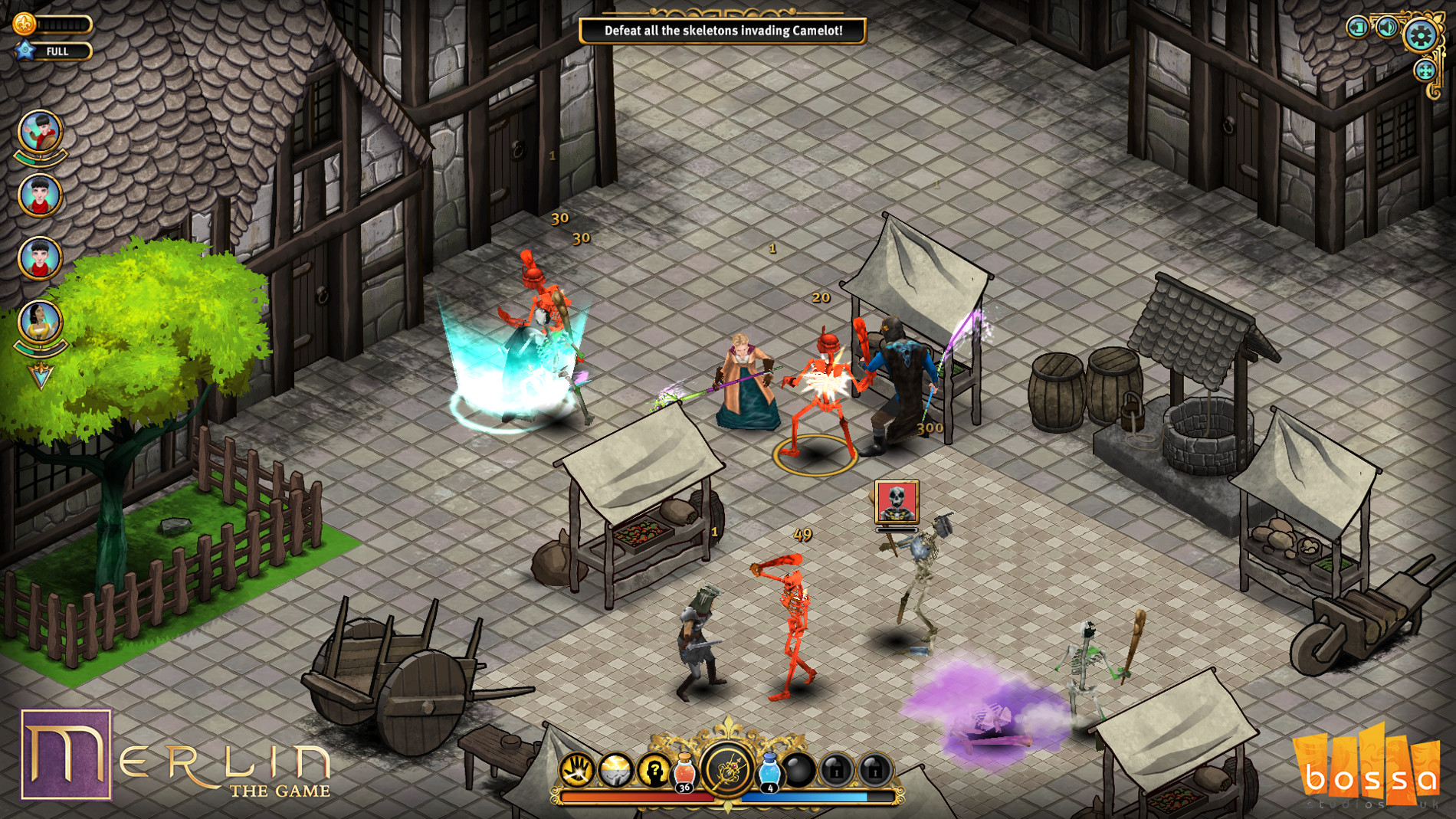Activate the glowing hand spell ability
The height and width of the screenshot is (819, 1456).
point(577,770)
